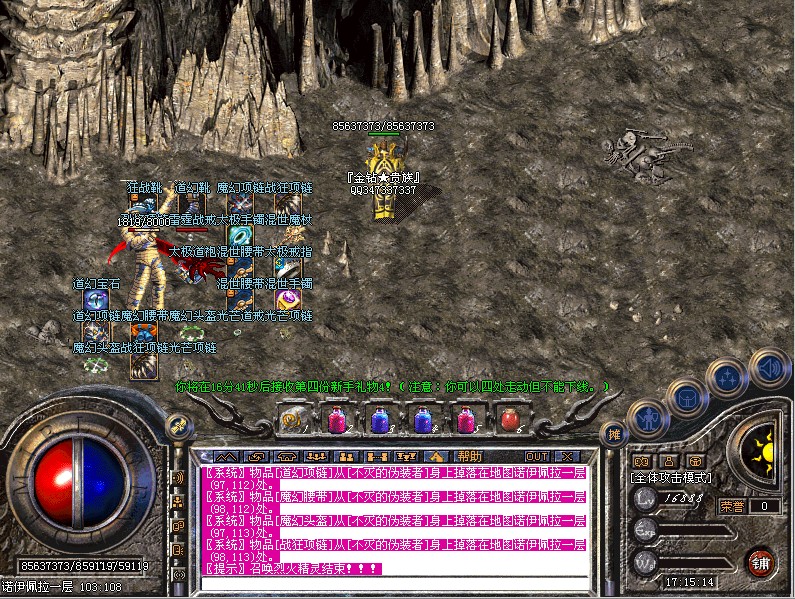Image resolution: width=795 pixels, height=599 pixels.
Task: Click the OUT logout button
Action: pyautogui.click(x=535, y=456)
